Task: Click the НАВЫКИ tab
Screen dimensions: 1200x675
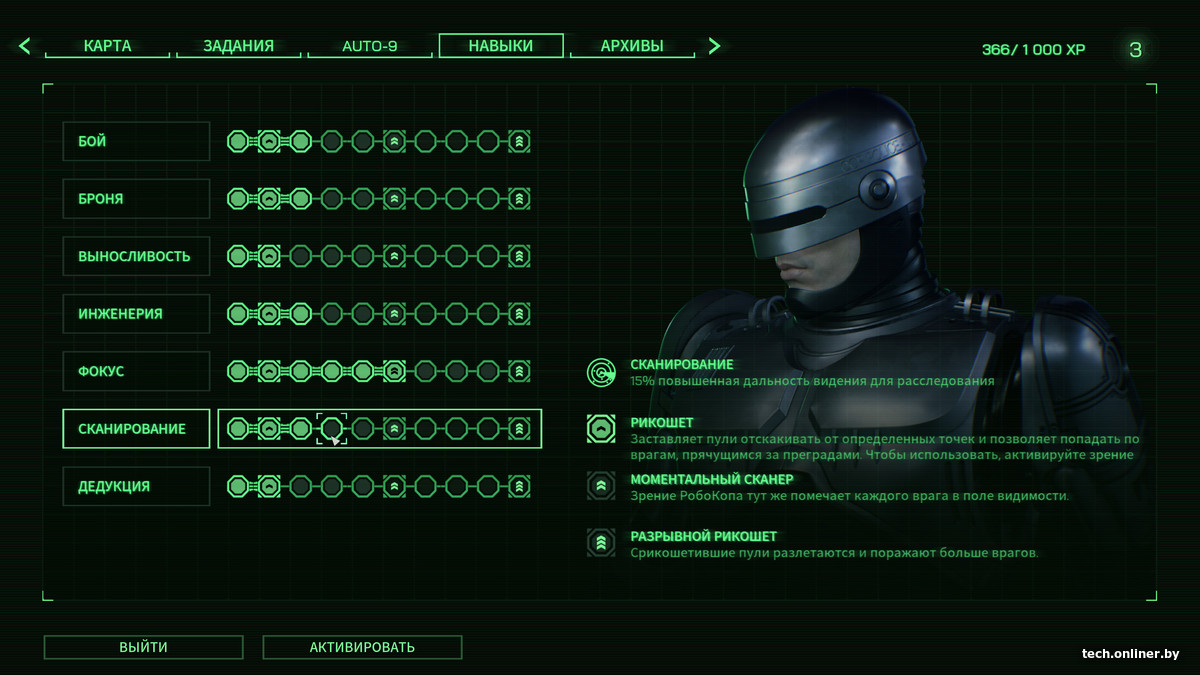Action: (x=501, y=46)
